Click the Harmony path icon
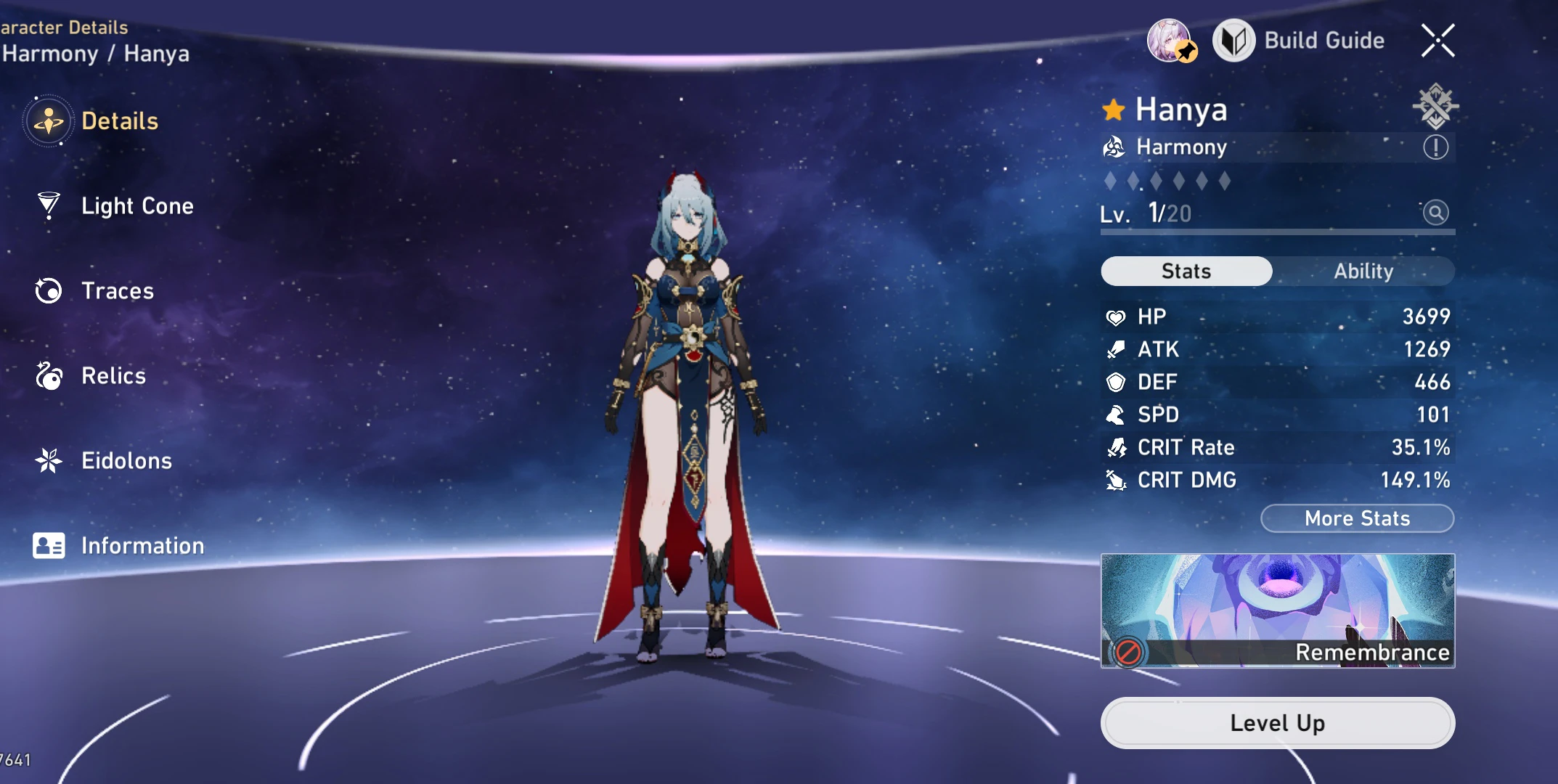The image size is (1558, 784). coord(1114,147)
